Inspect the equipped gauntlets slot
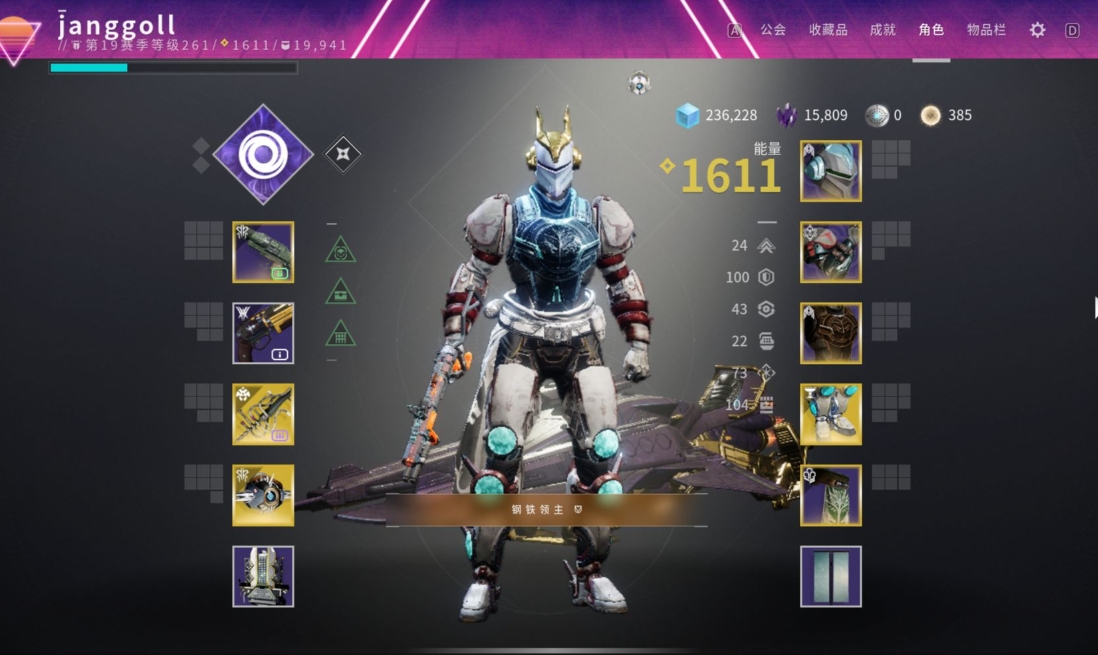The image size is (1098, 655). tap(831, 252)
